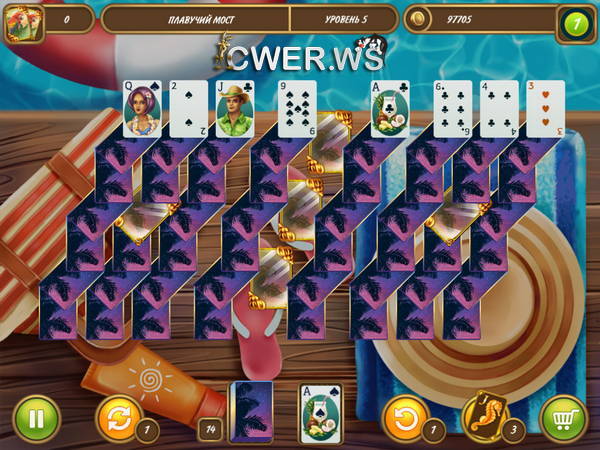Image resolution: width=600 pixels, height=450 pixels.
Task: Pause the game with the green button
Action: coord(37,417)
